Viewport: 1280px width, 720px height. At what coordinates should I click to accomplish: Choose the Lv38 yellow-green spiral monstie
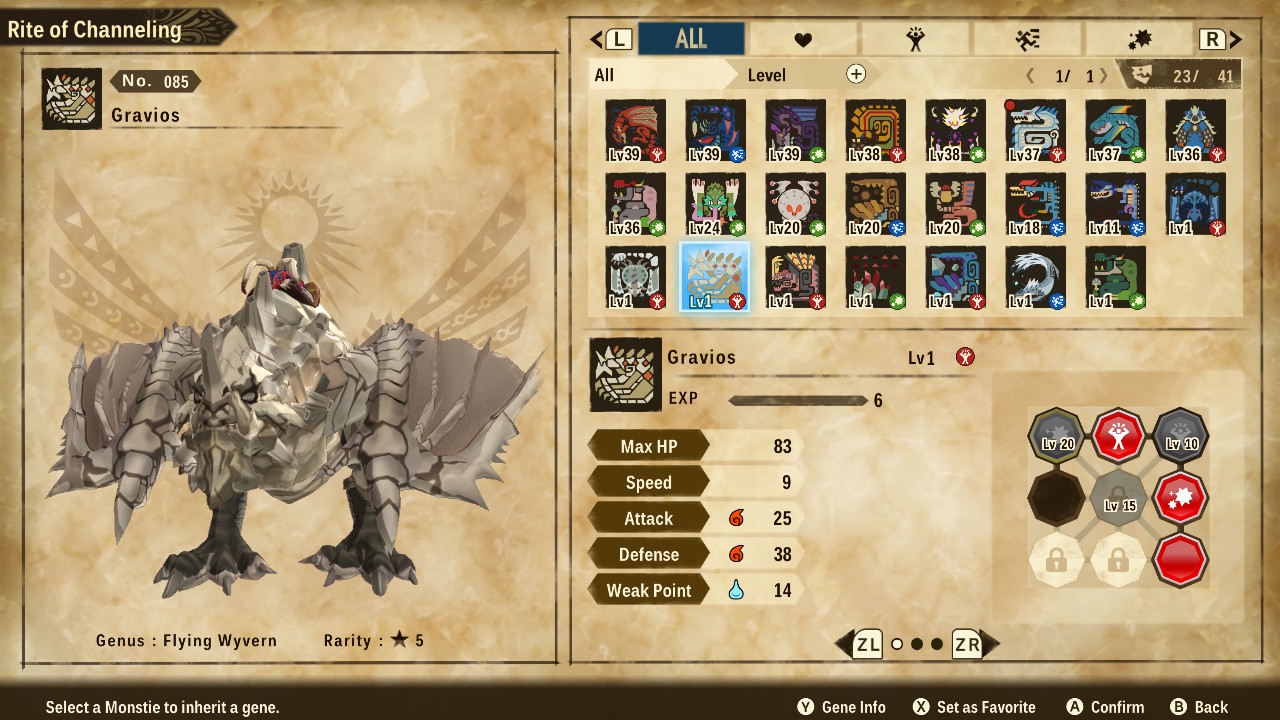point(875,131)
